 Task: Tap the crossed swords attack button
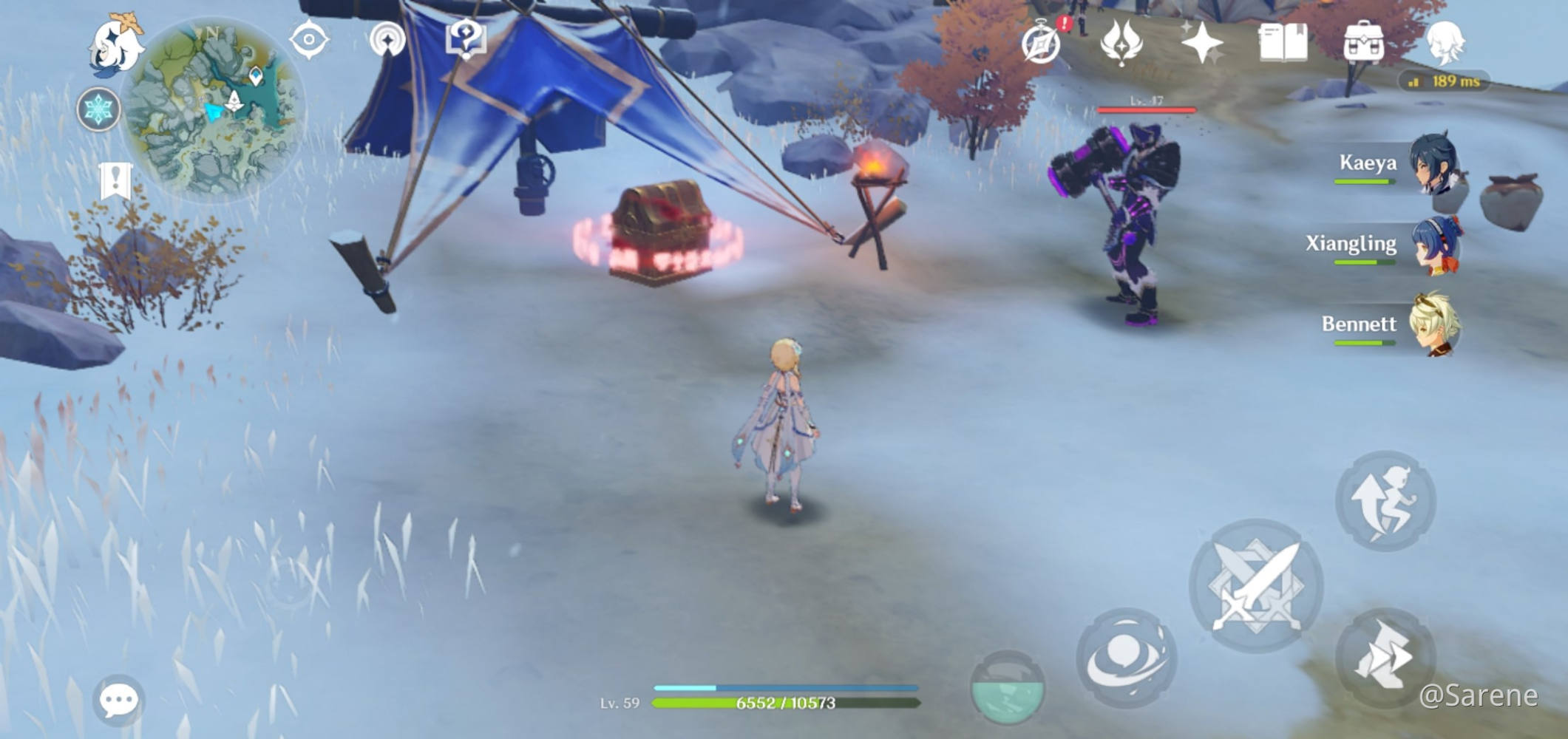point(1255,585)
